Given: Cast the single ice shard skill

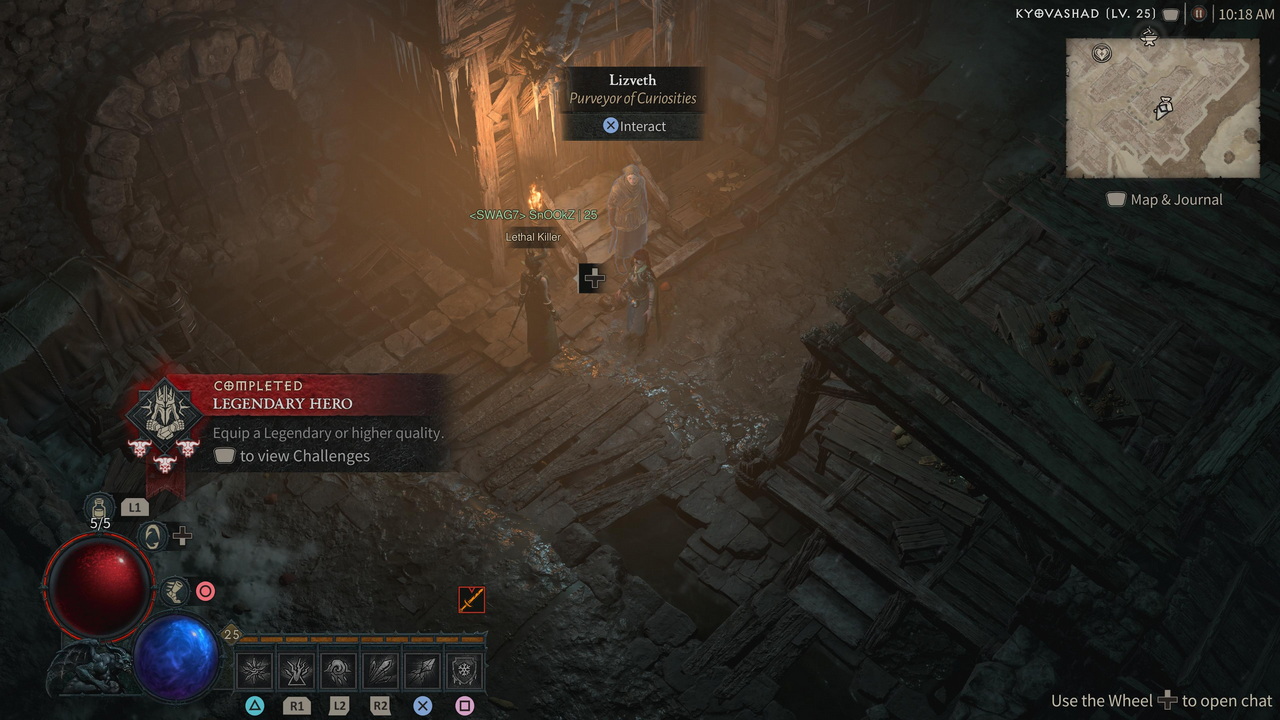Looking at the screenshot, I should (x=422, y=670).
